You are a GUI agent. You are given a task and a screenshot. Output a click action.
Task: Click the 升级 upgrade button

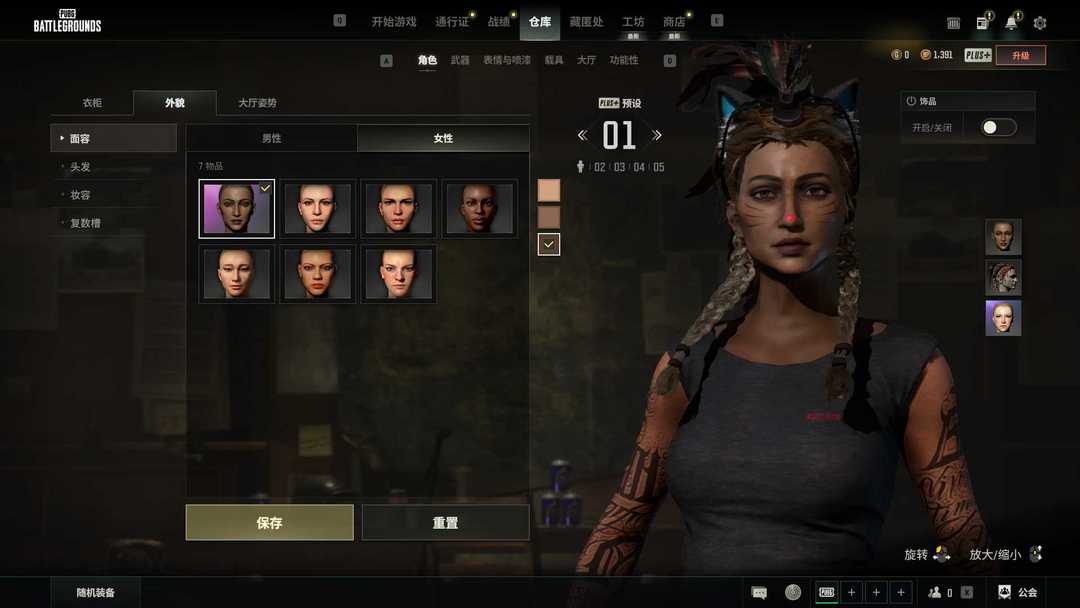coord(1020,55)
